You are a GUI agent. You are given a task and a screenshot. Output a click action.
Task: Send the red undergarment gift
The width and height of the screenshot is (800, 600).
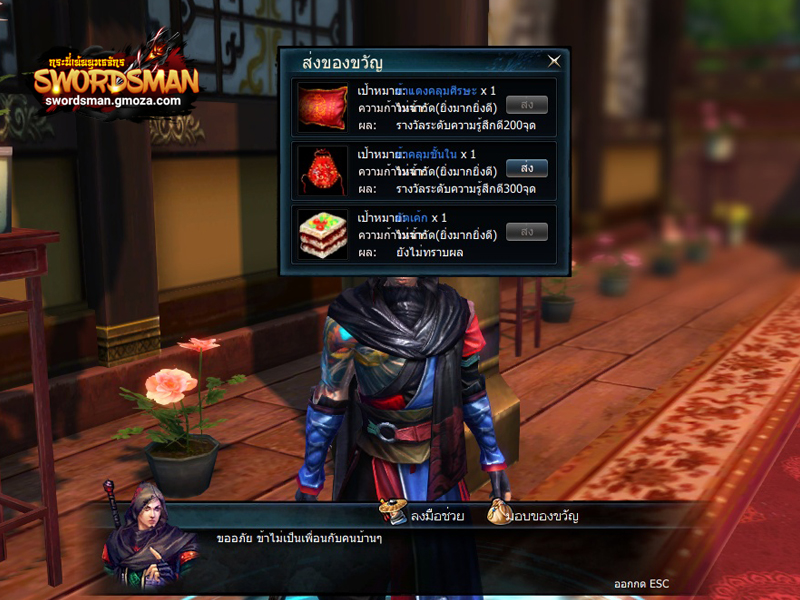(x=526, y=168)
